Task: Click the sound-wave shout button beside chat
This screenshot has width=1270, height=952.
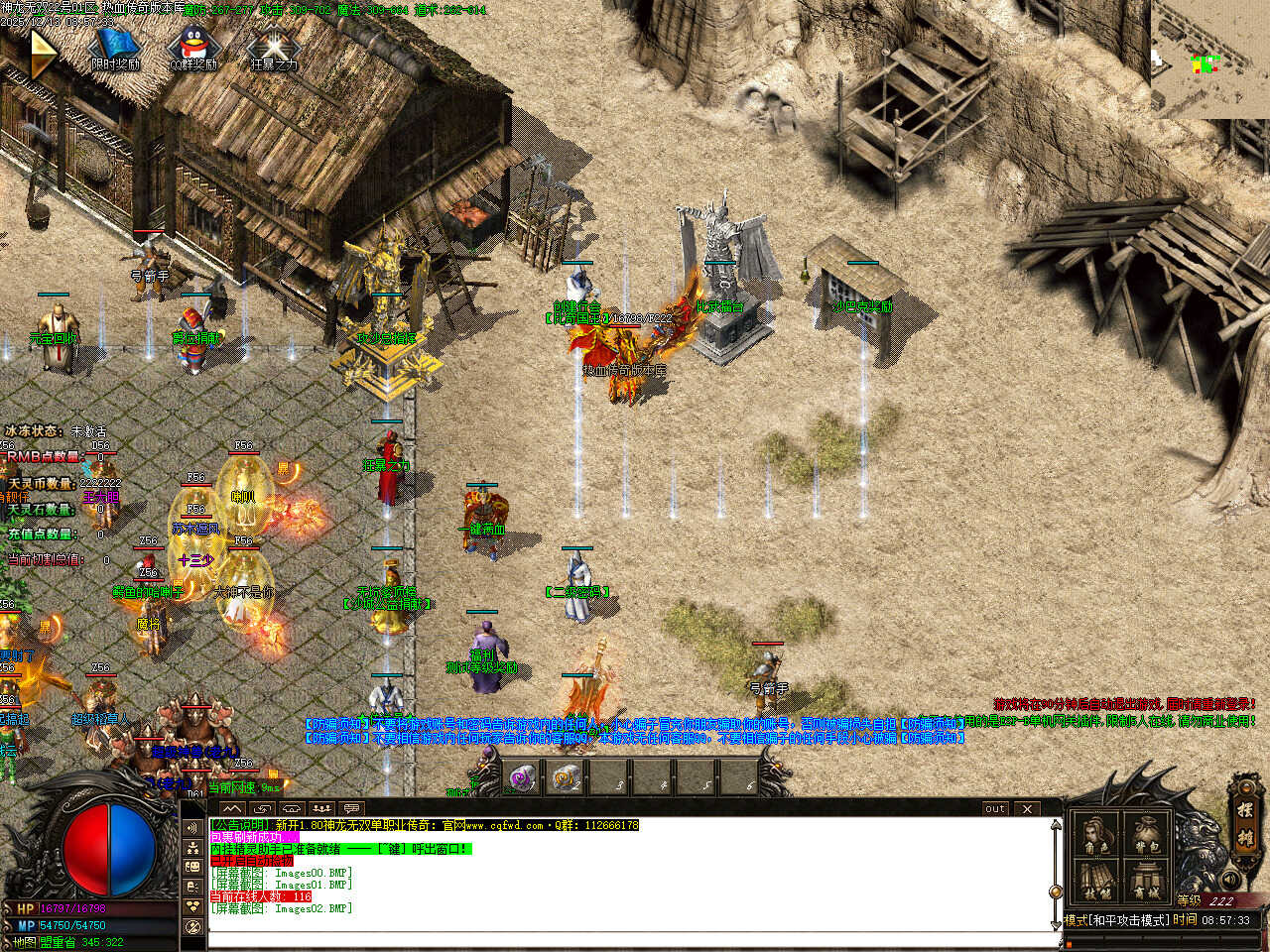Action: point(194,828)
